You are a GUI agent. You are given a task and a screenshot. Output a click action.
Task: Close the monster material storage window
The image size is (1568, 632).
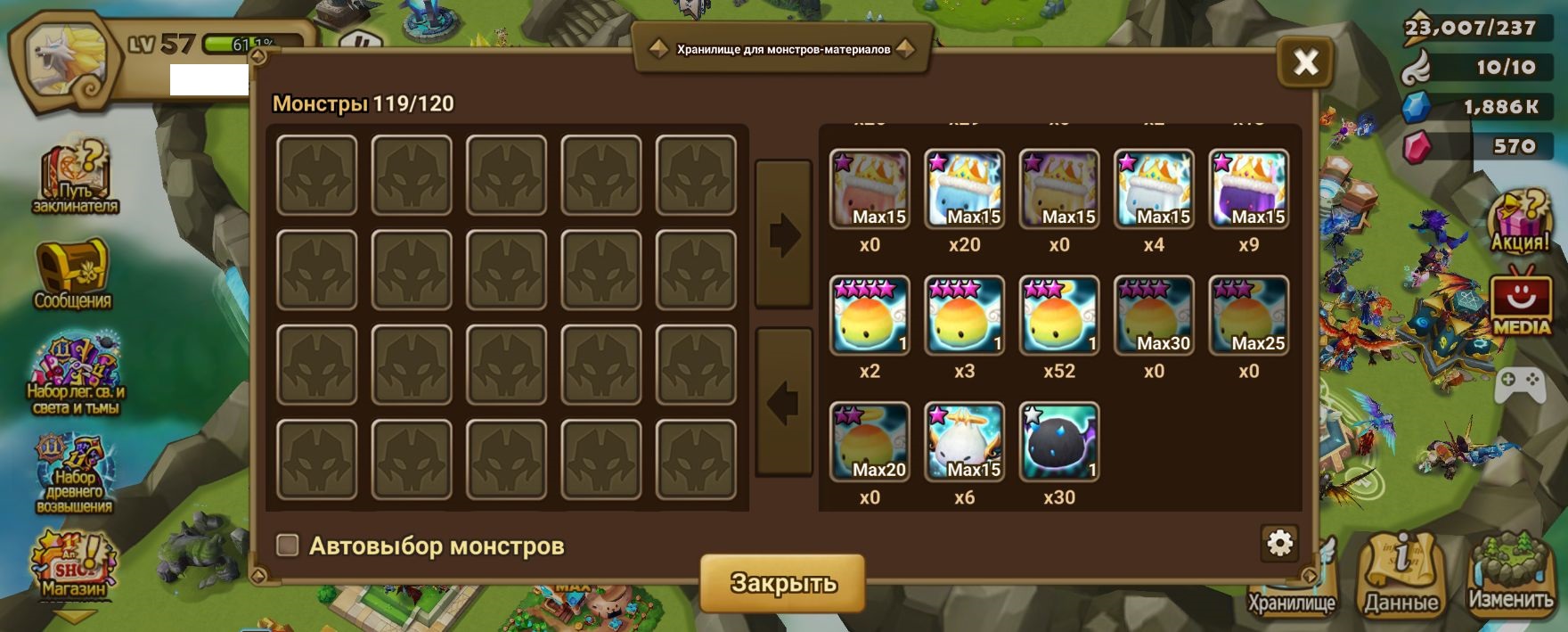click(x=1305, y=62)
